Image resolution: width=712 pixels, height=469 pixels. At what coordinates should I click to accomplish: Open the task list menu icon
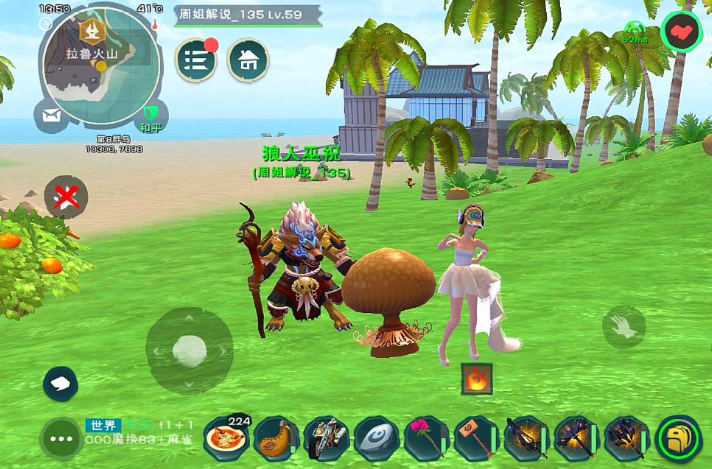[x=197, y=60]
